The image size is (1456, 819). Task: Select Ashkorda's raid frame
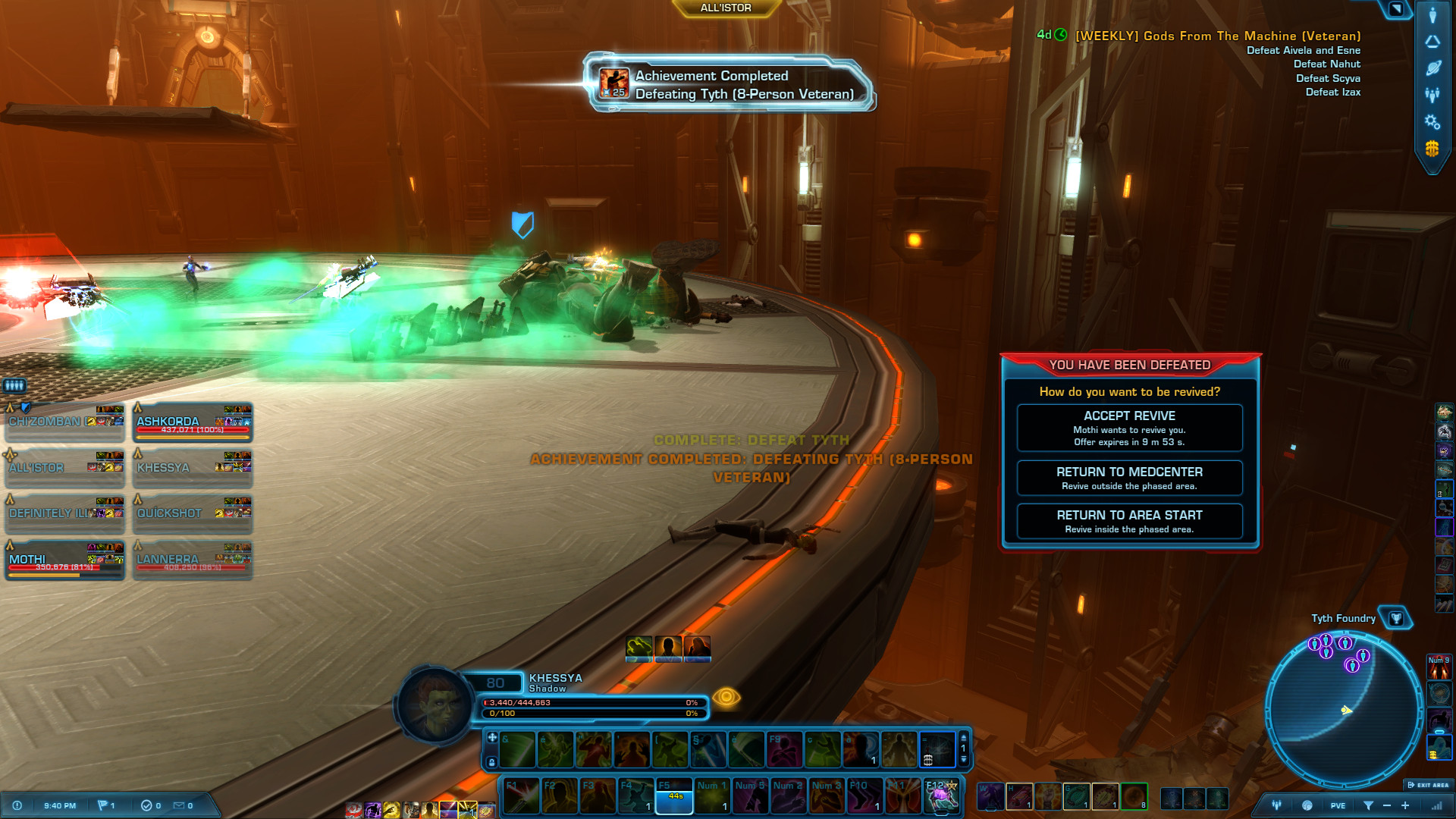[x=193, y=424]
